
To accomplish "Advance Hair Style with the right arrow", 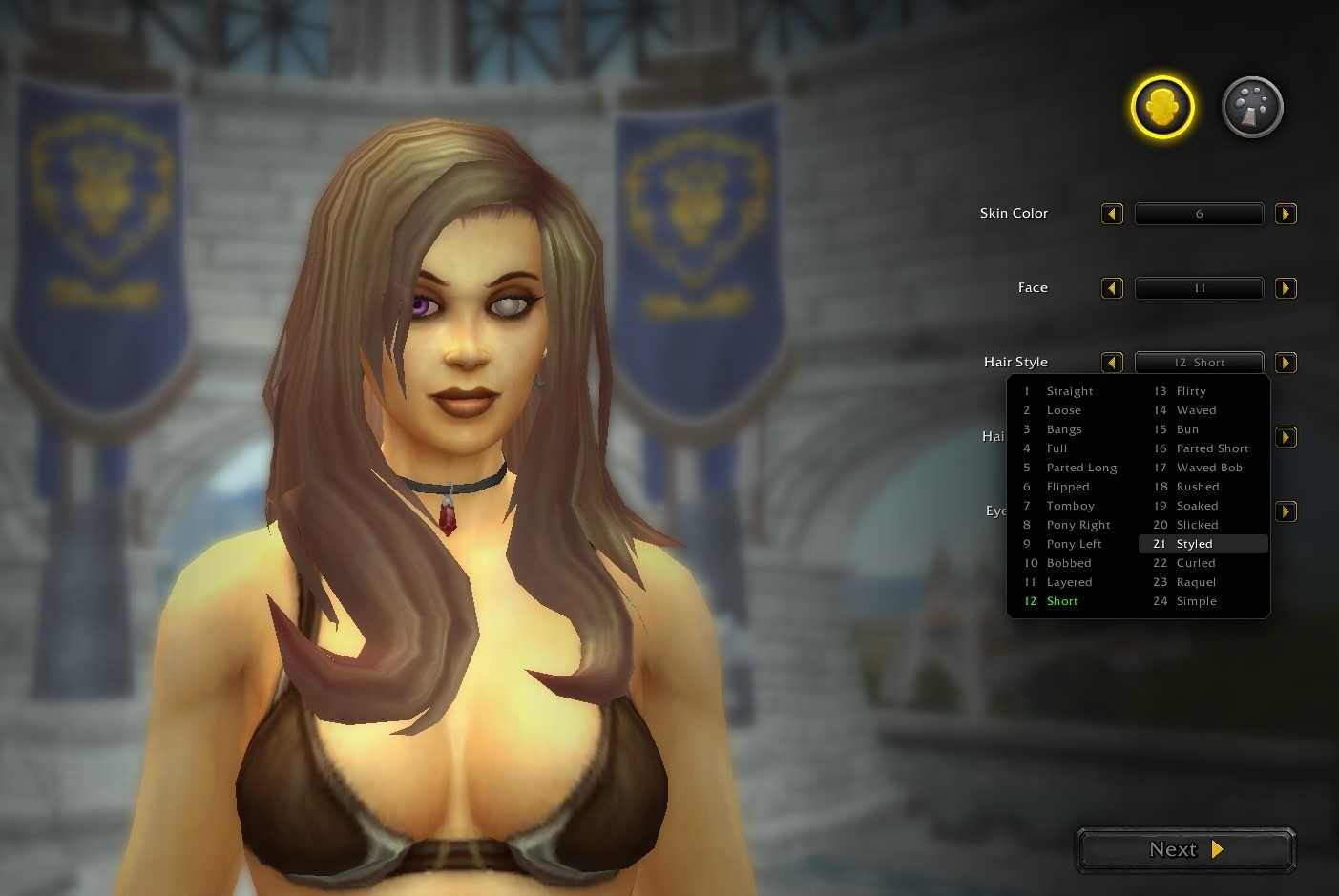I will tap(1286, 362).
